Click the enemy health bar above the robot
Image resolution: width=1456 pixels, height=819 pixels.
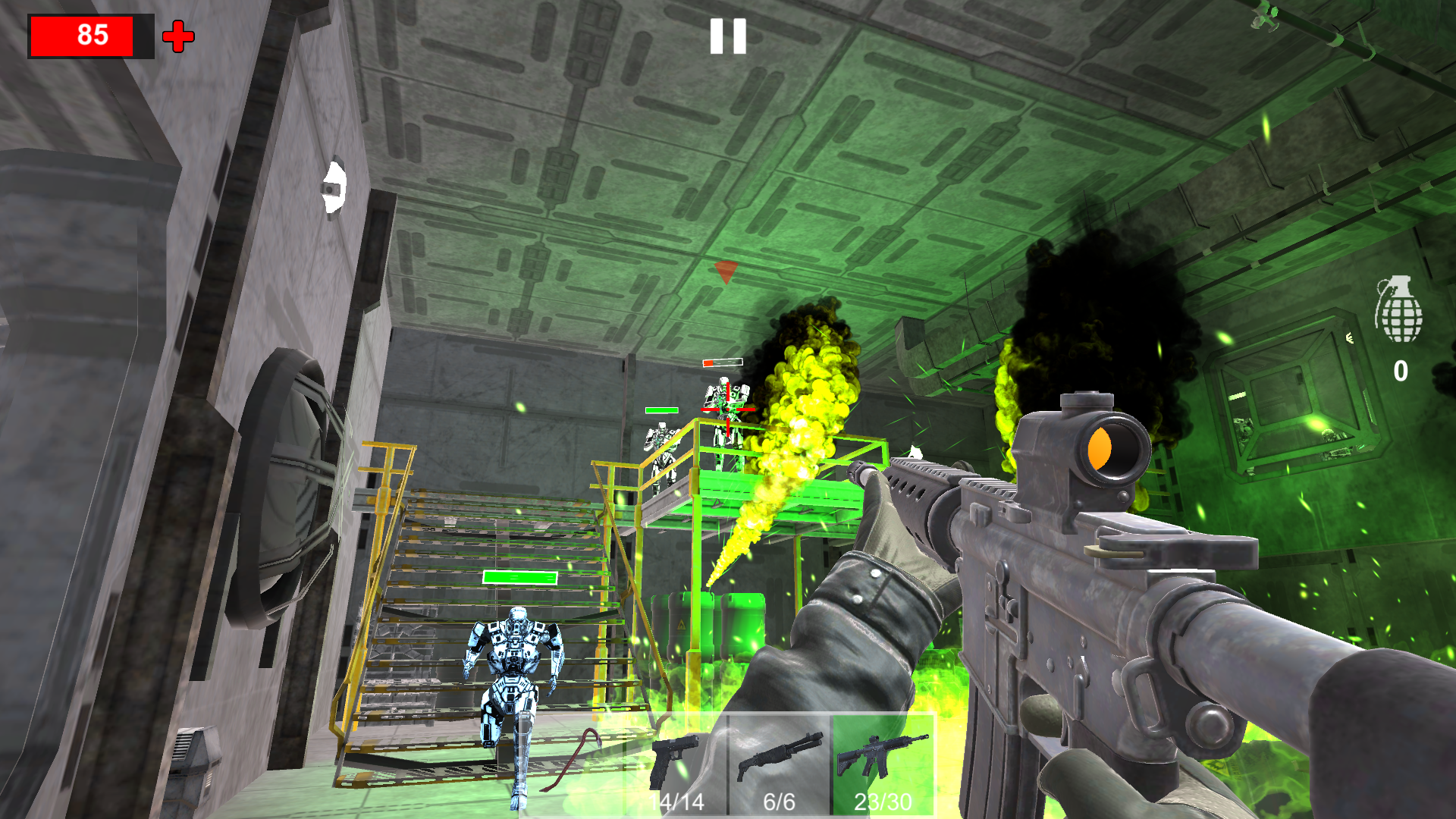(x=721, y=362)
